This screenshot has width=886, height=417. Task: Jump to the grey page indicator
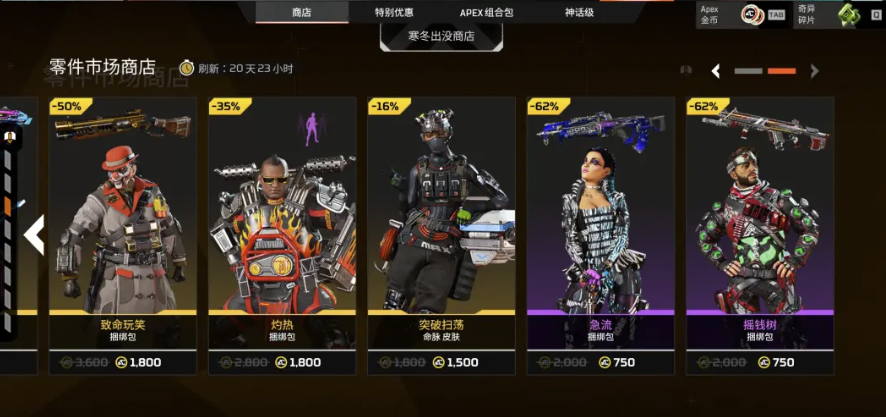[748, 71]
